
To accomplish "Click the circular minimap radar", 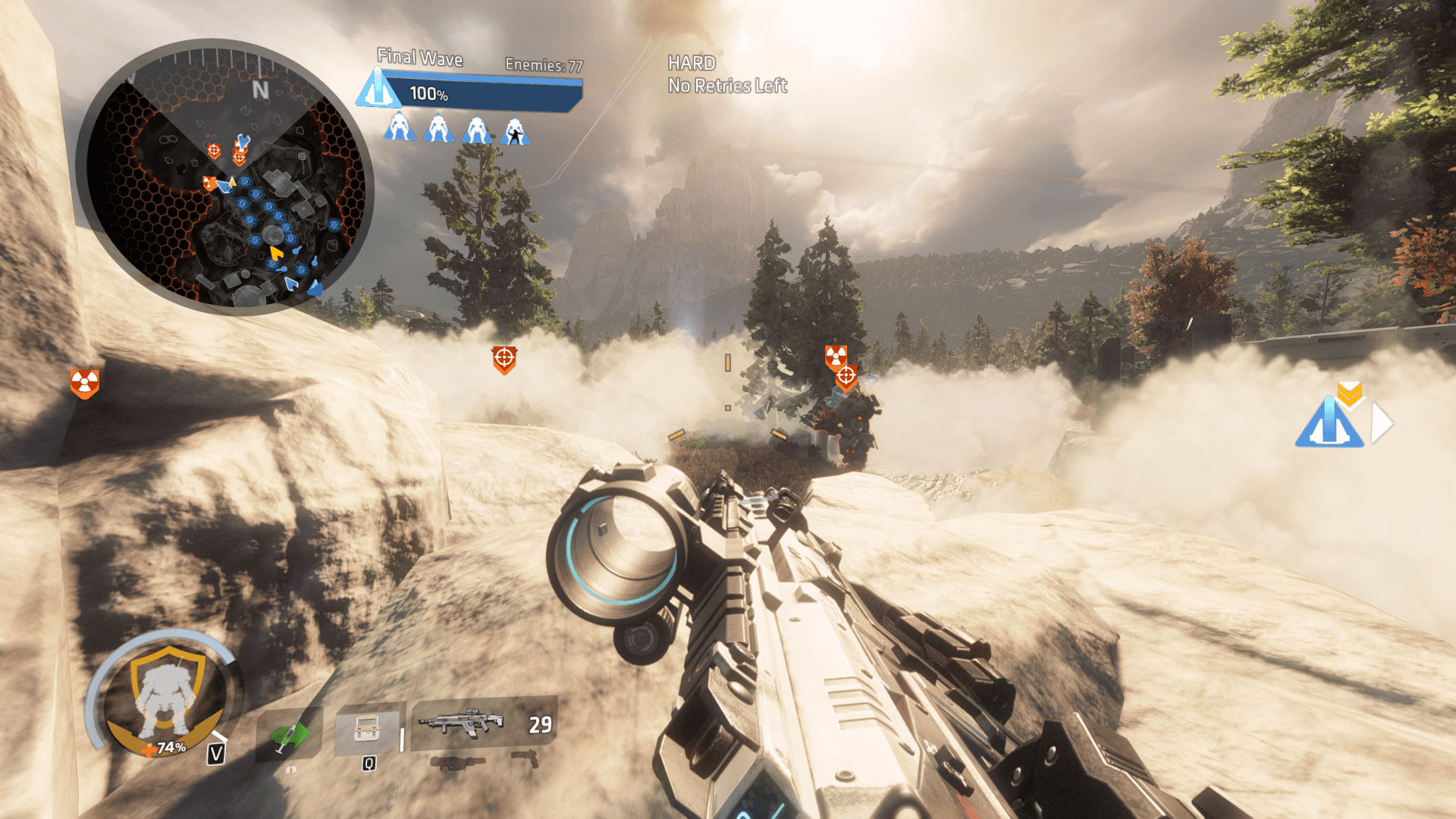I will point(225,177).
